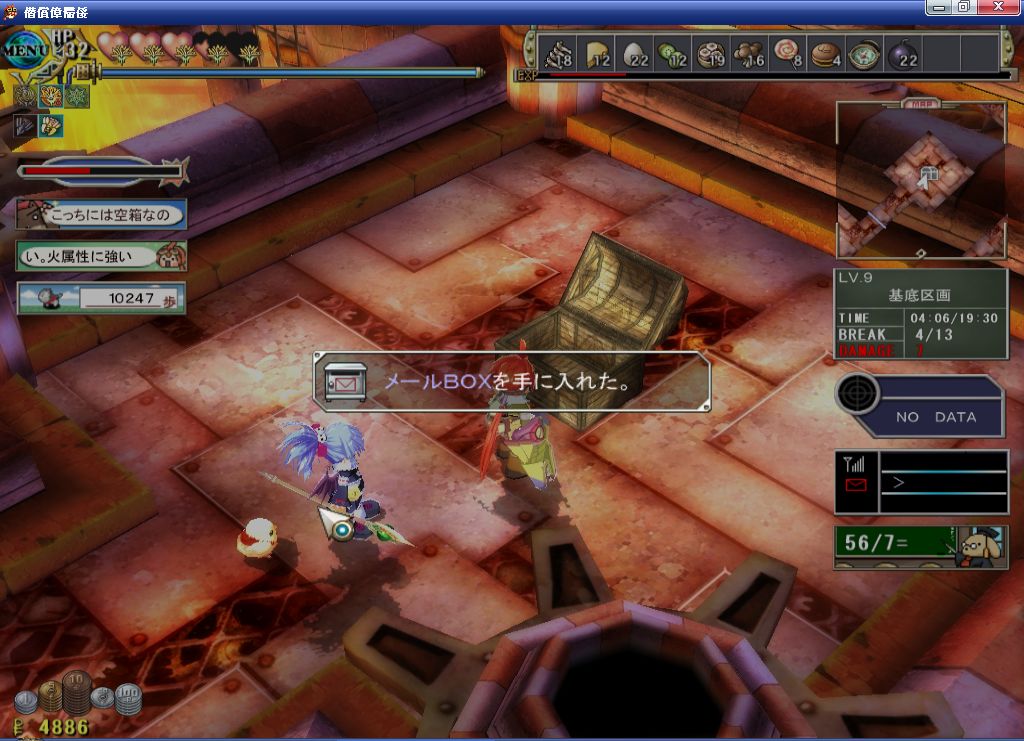
Task: Open the fire-resistance hint message panel
Action: [x=101, y=256]
